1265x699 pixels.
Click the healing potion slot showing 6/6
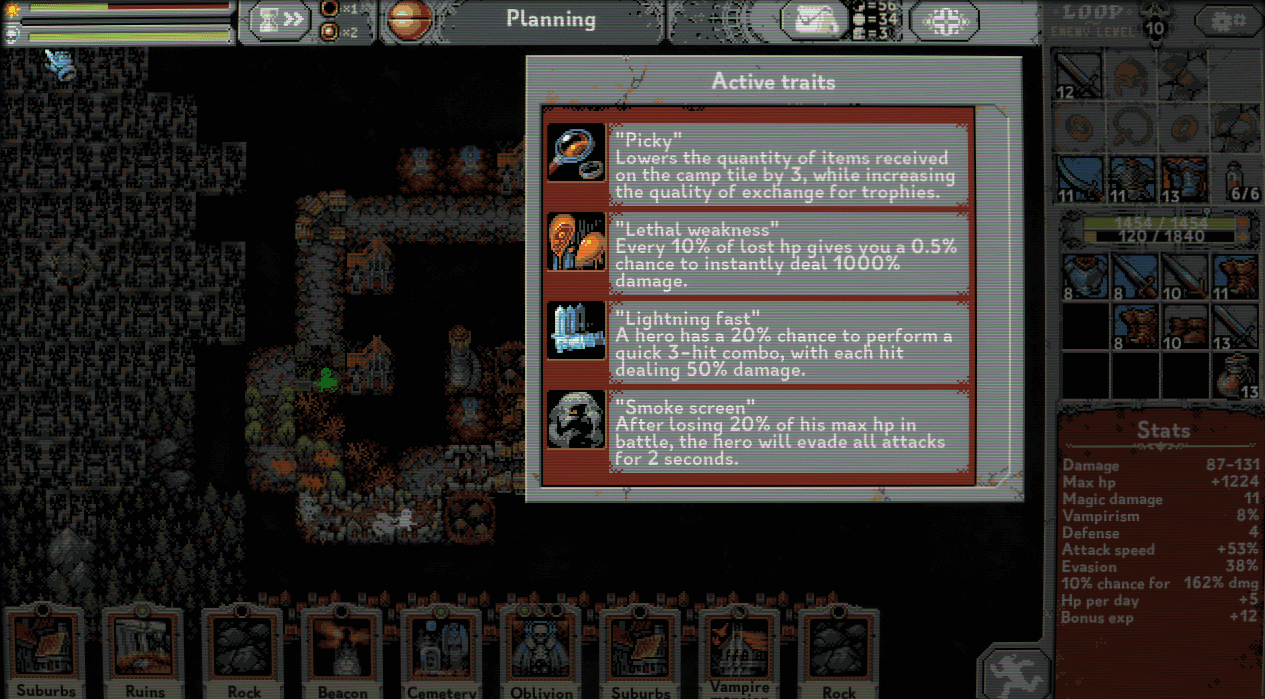point(1237,179)
